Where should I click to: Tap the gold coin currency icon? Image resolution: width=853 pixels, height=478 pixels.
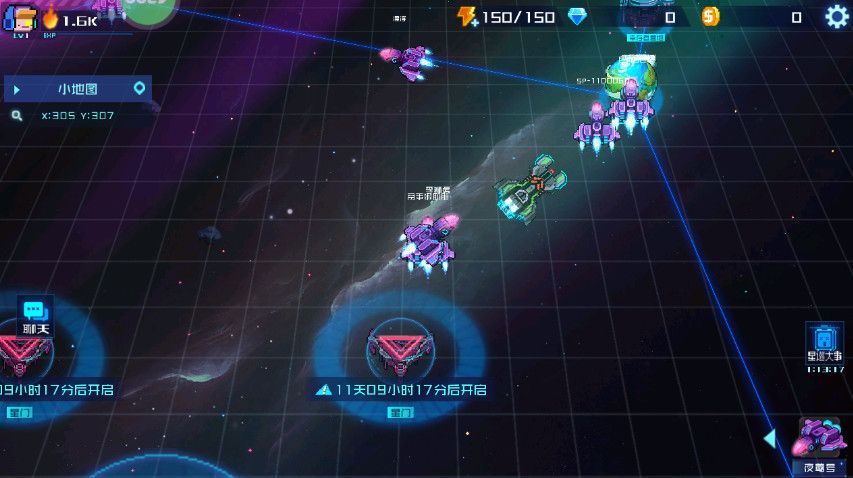click(710, 17)
